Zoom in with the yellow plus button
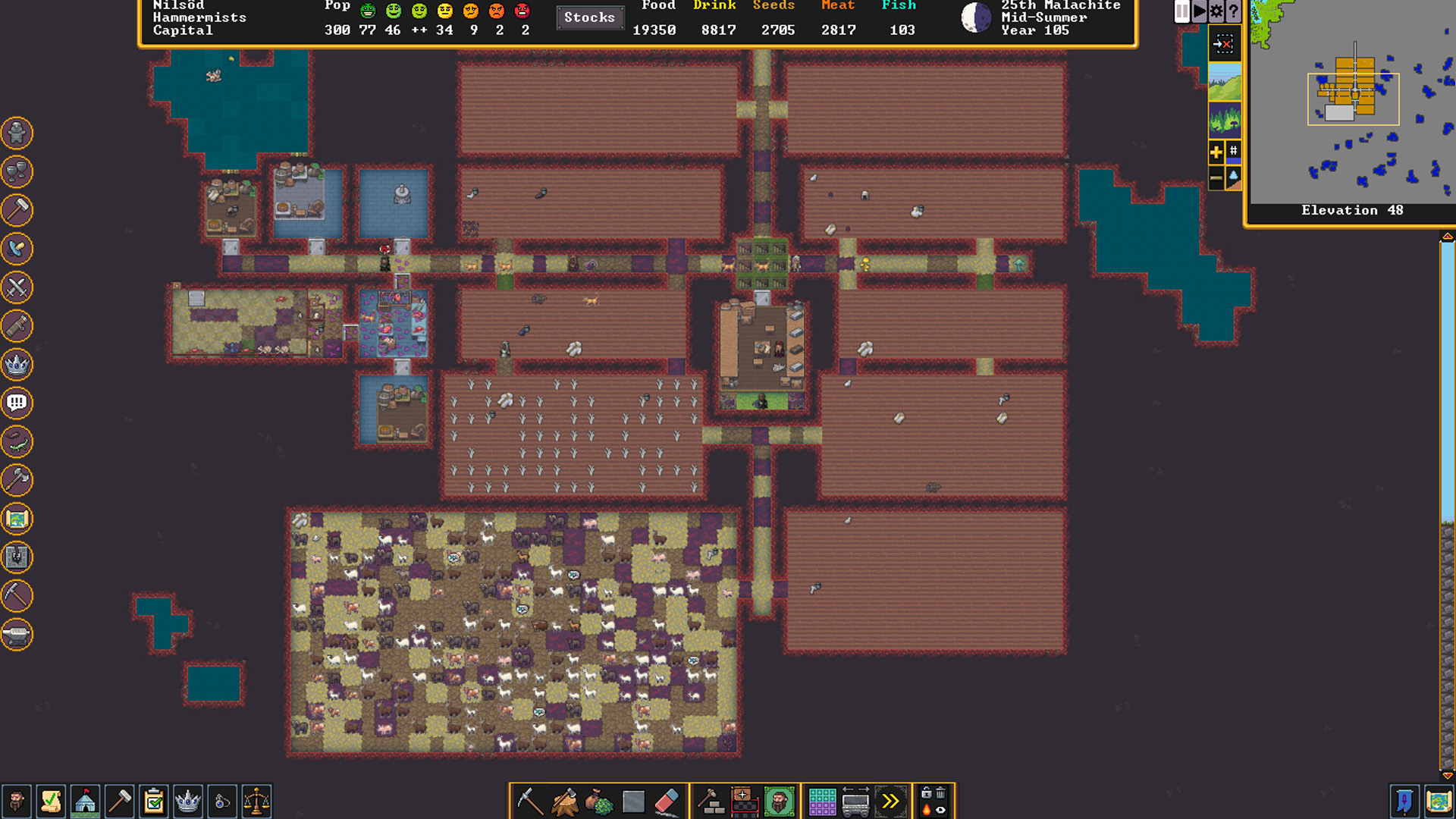This screenshot has width=1456, height=819. coord(1216,152)
